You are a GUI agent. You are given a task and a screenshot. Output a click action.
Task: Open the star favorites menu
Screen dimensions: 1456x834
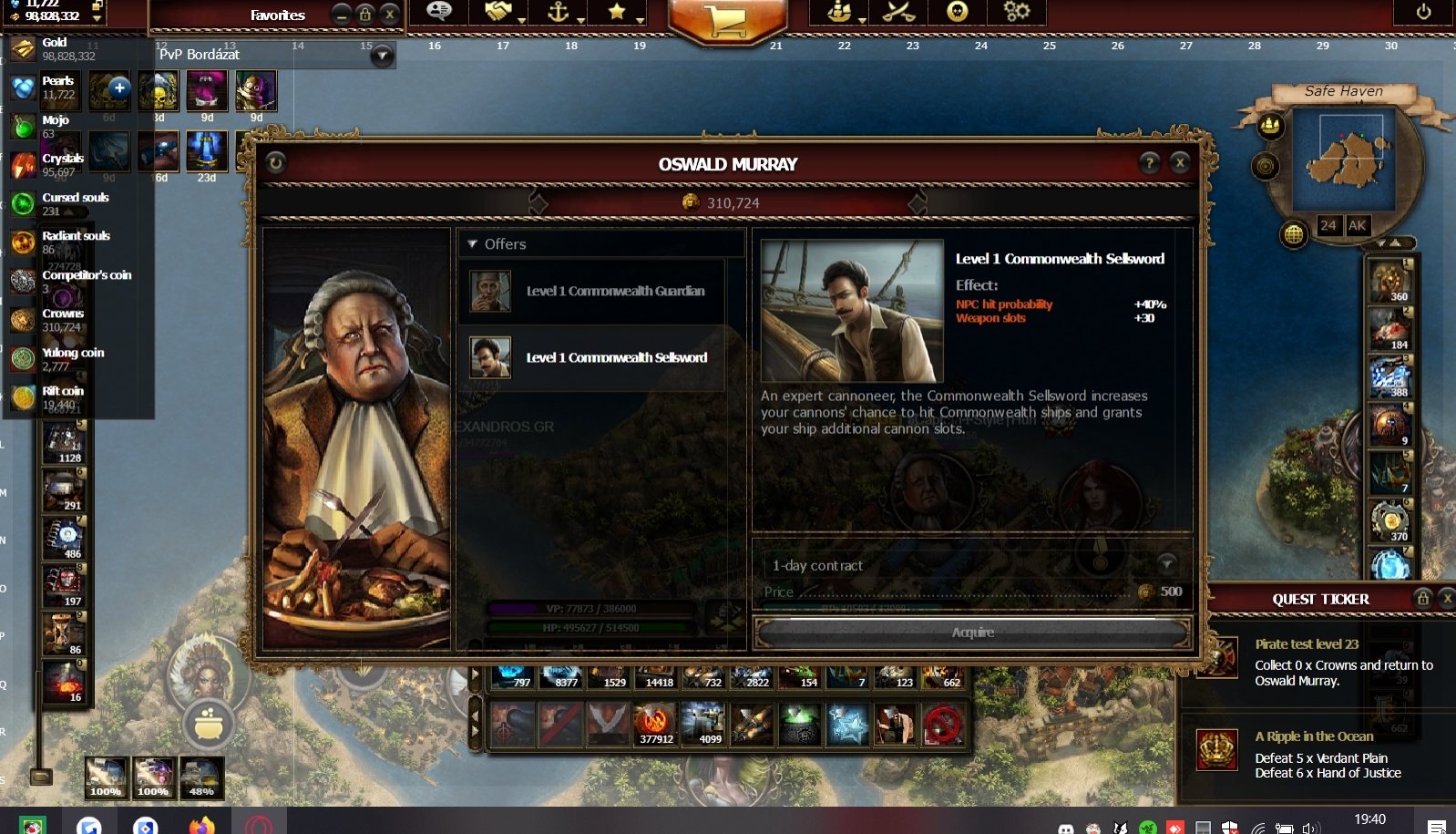tap(617, 12)
